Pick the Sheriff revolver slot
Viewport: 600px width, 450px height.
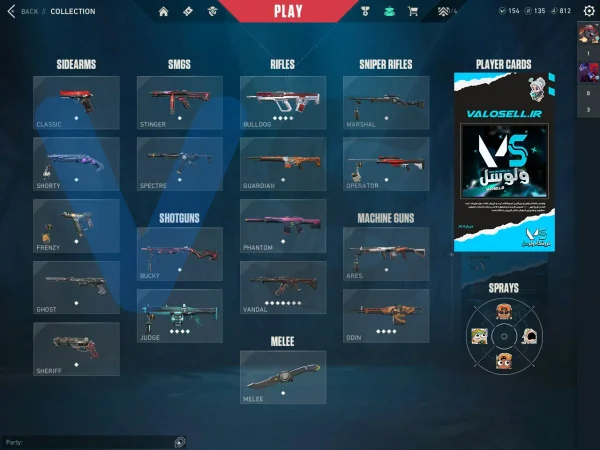click(x=76, y=348)
